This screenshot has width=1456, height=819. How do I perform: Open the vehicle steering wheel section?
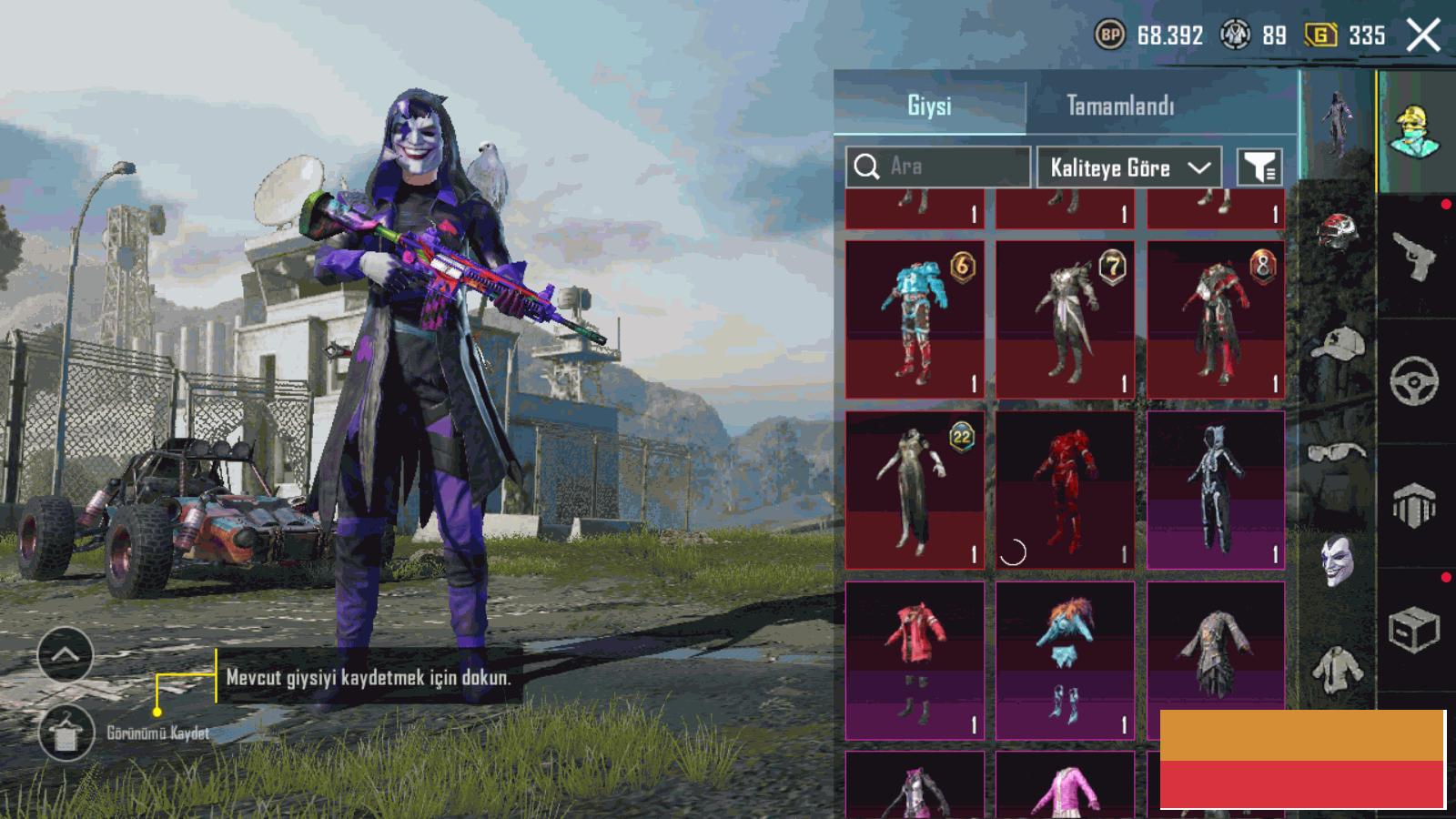[x=1414, y=380]
